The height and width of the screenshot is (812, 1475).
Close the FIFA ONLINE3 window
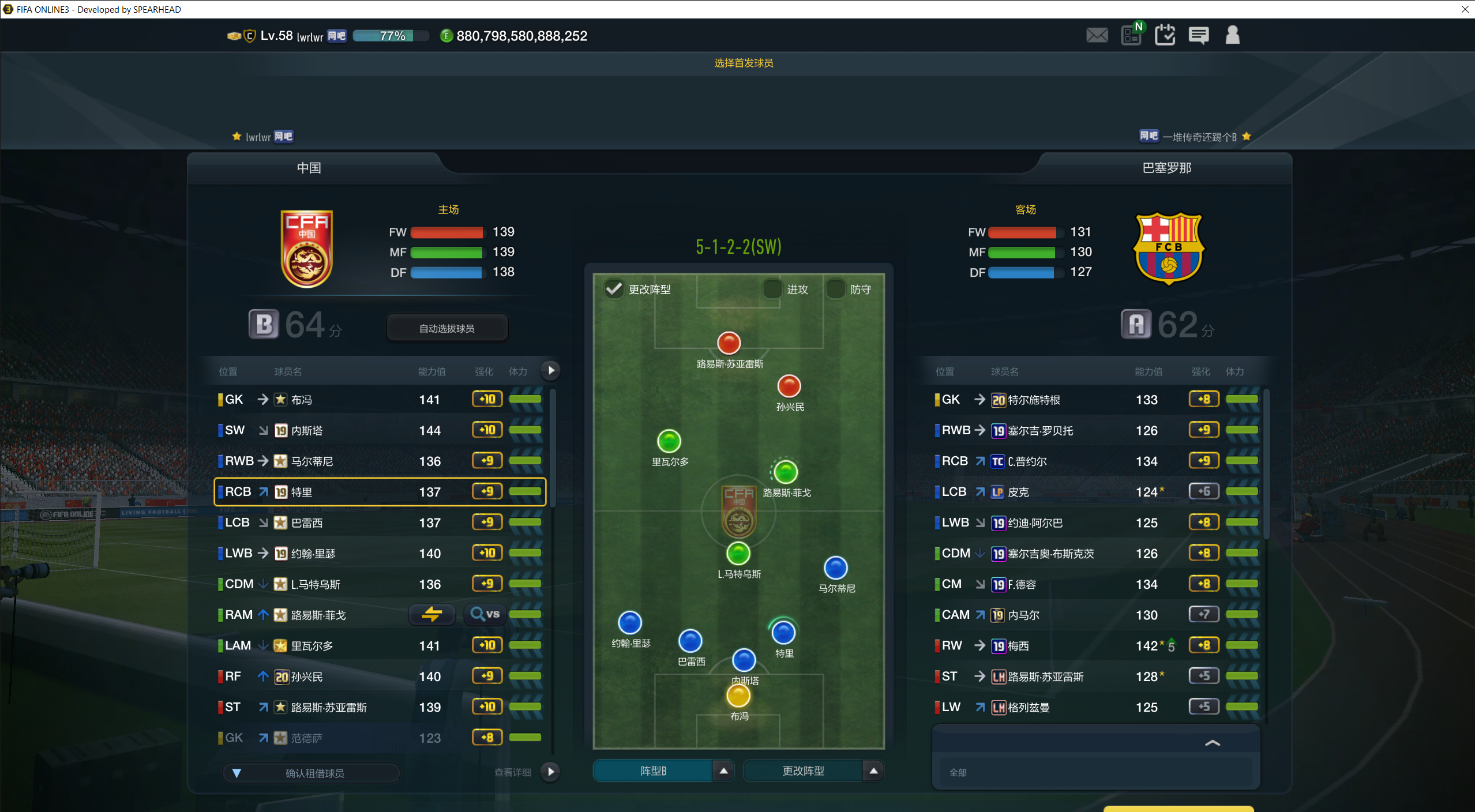tap(1465, 9)
